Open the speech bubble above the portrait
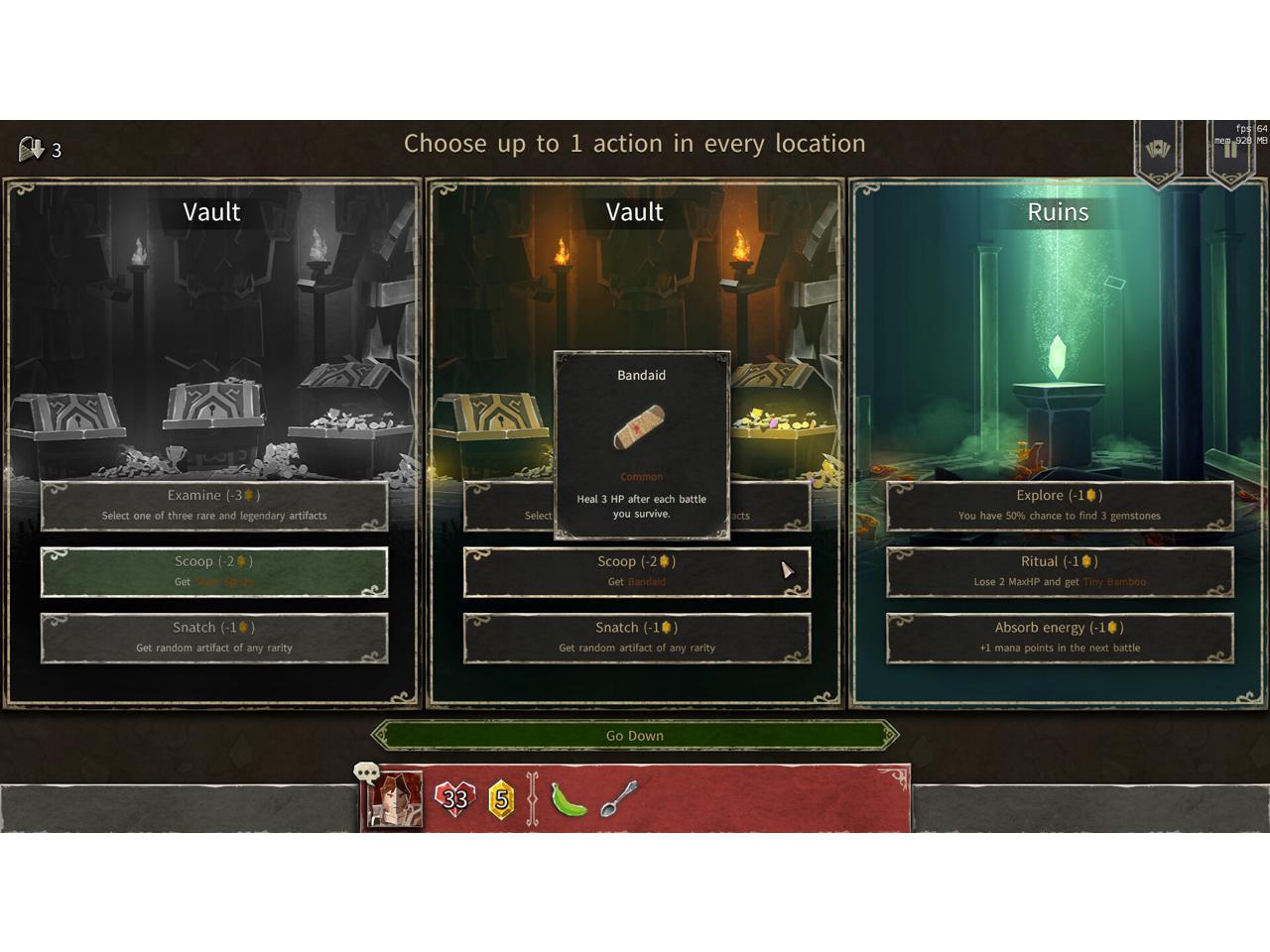Image resolution: width=1270 pixels, height=952 pixels. 367,773
